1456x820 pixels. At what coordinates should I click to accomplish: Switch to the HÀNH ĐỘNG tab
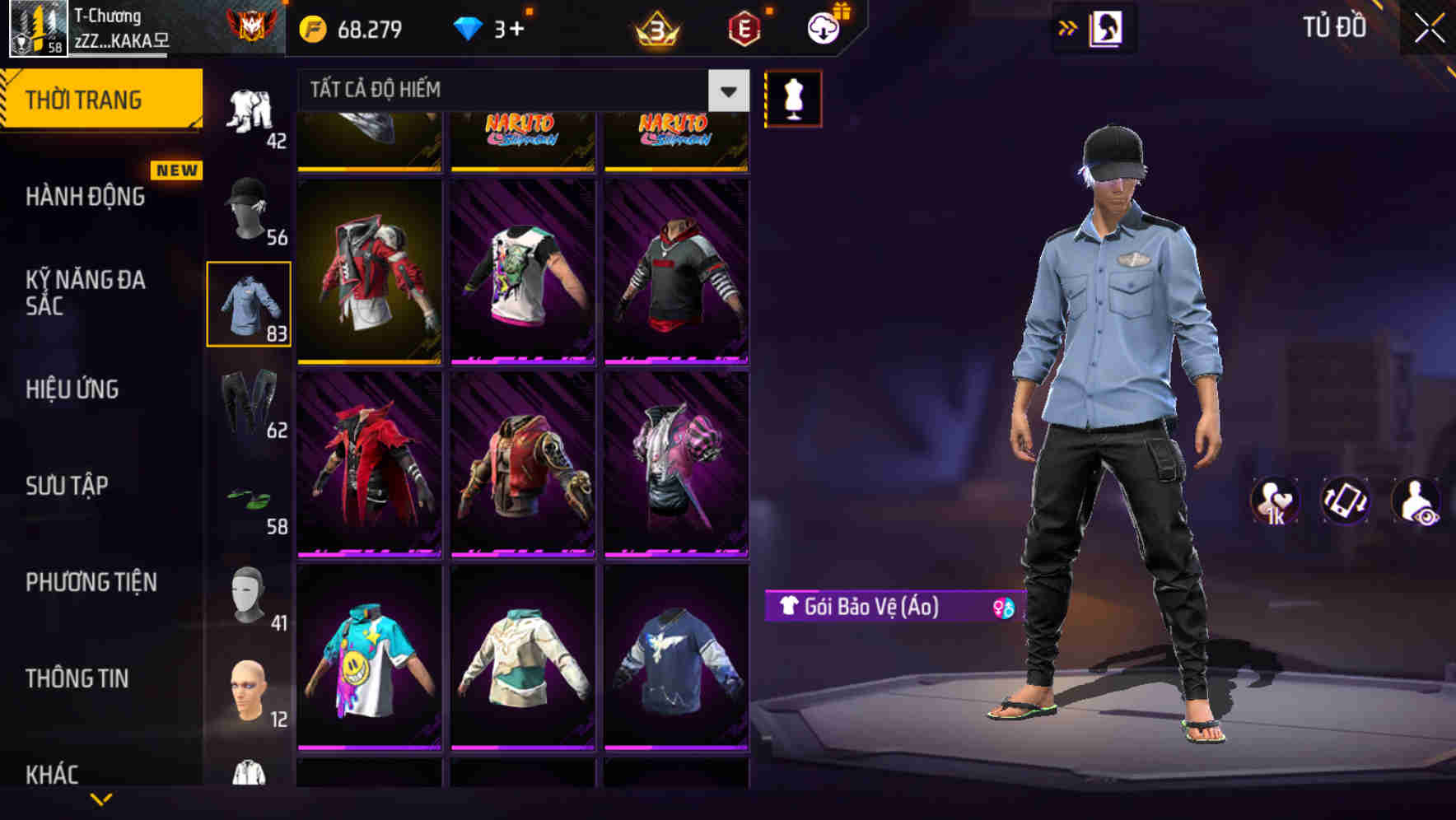(85, 198)
